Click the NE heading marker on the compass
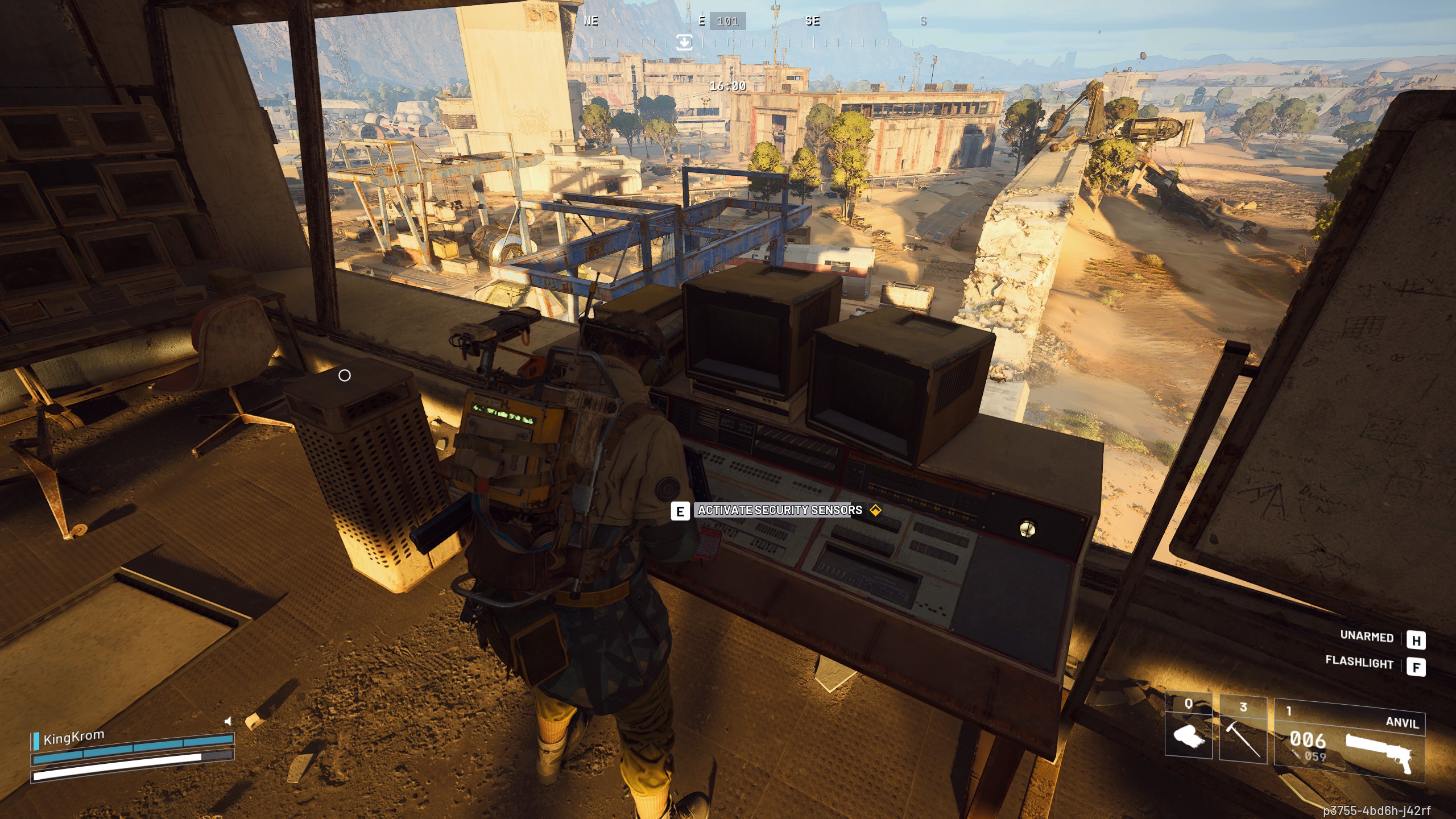 (591, 22)
